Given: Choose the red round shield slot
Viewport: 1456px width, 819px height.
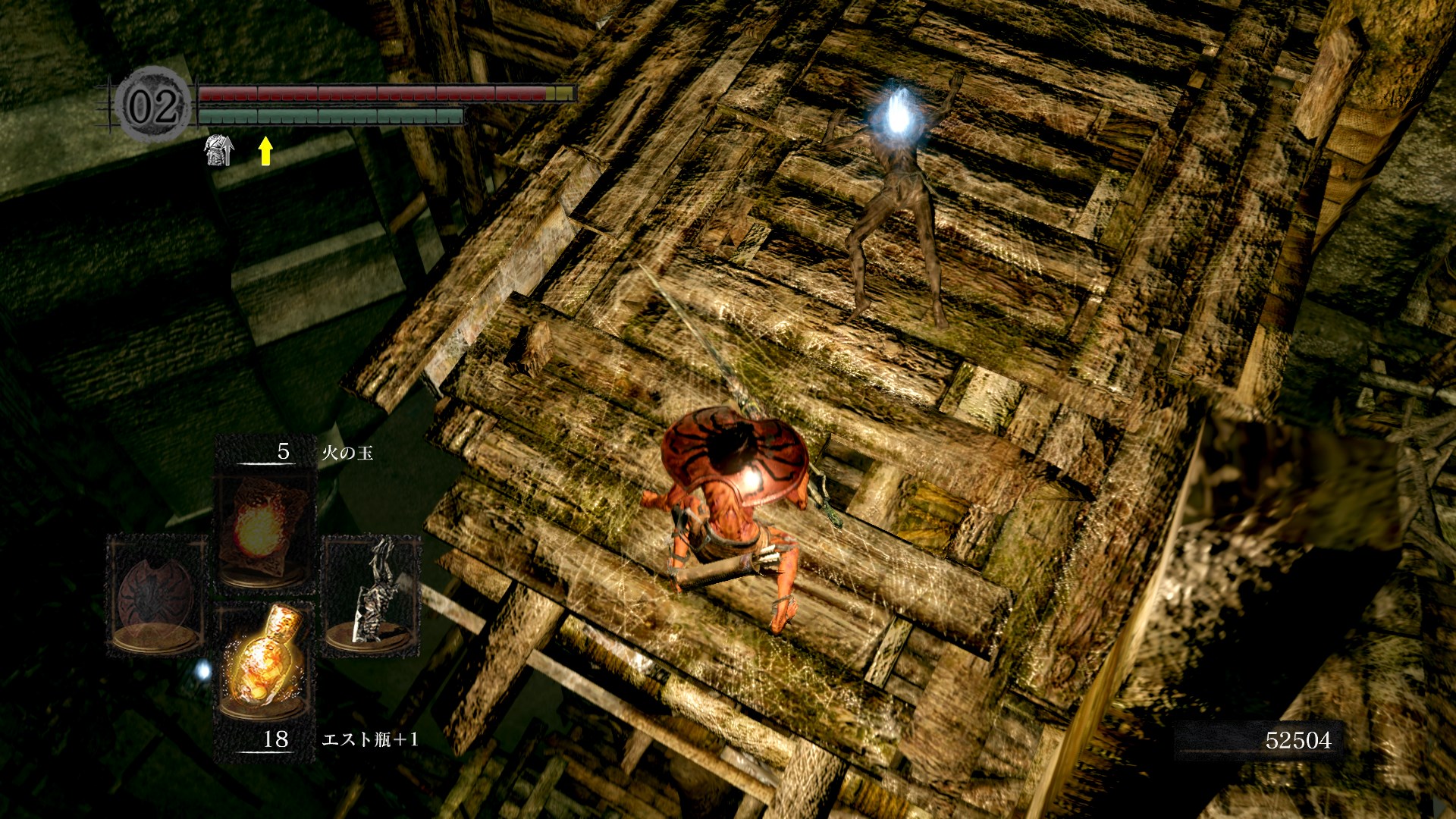Looking at the screenshot, I should click(x=156, y=595).
